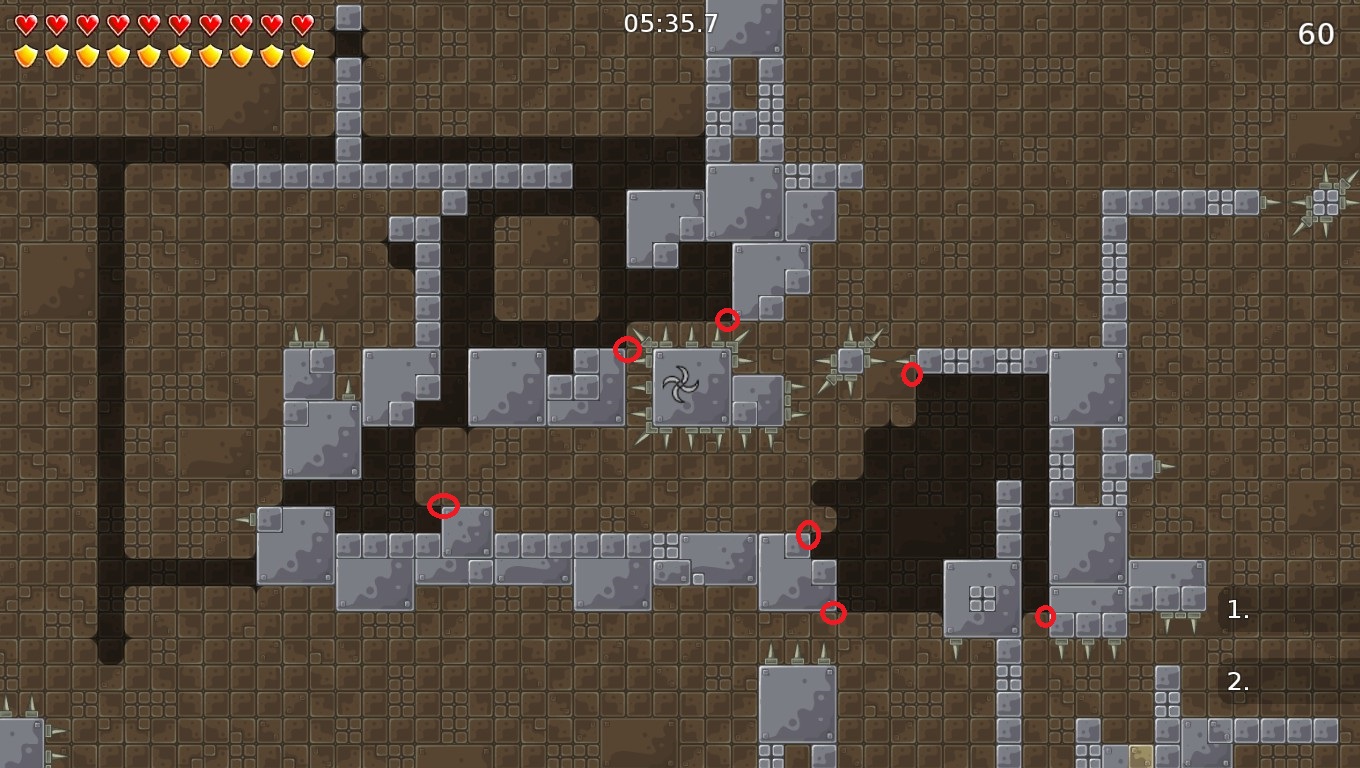This screenshot has height=768, width=1360.
Task: Click the diagonal spike strip near the blade room
Action: pyautogui.click(x=851, y=362)
